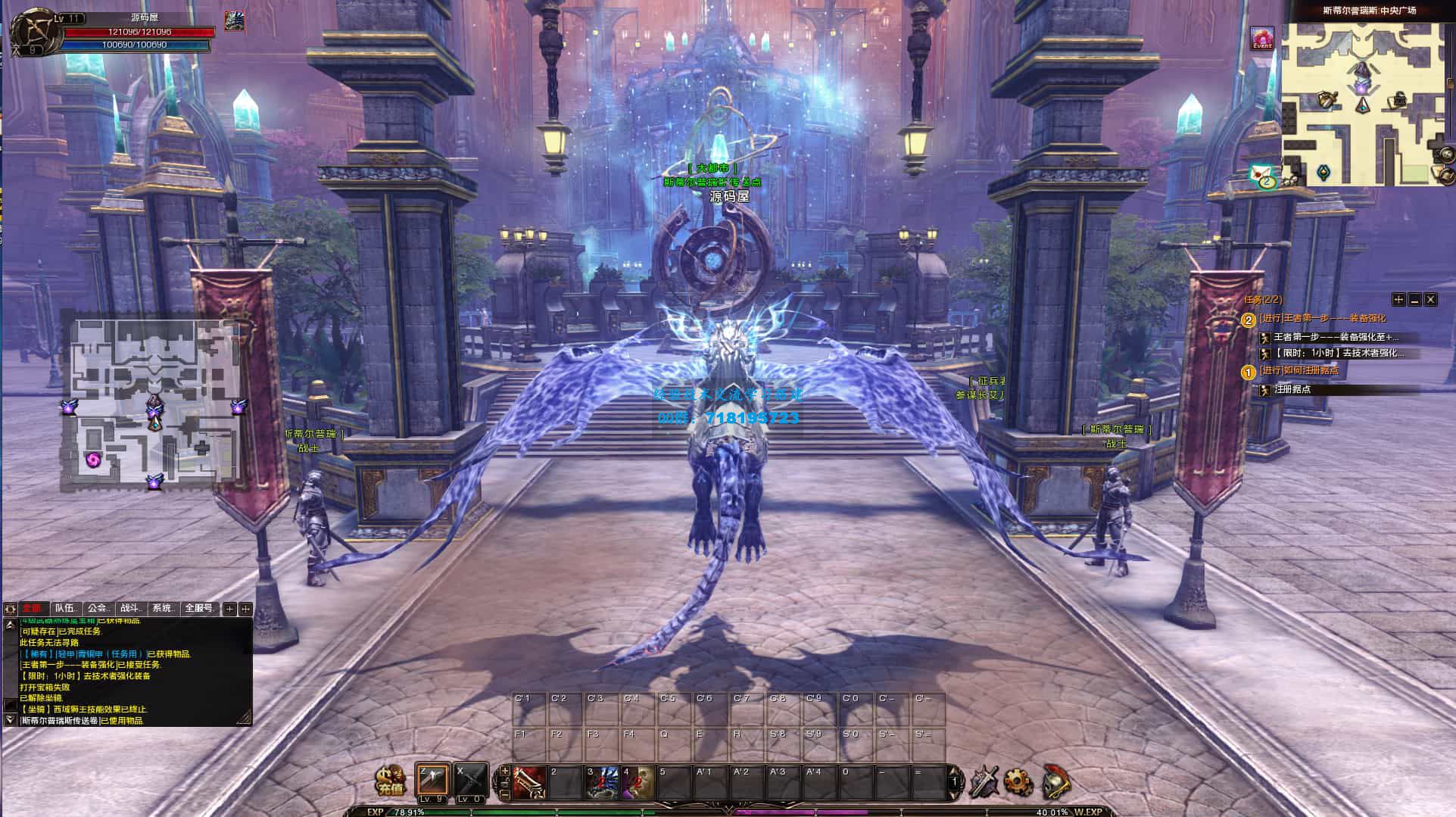The height and width of the screenshot is (817, 1456).
Task: Expand the quest tracker with its plus button
Action: pos(1399,300)
